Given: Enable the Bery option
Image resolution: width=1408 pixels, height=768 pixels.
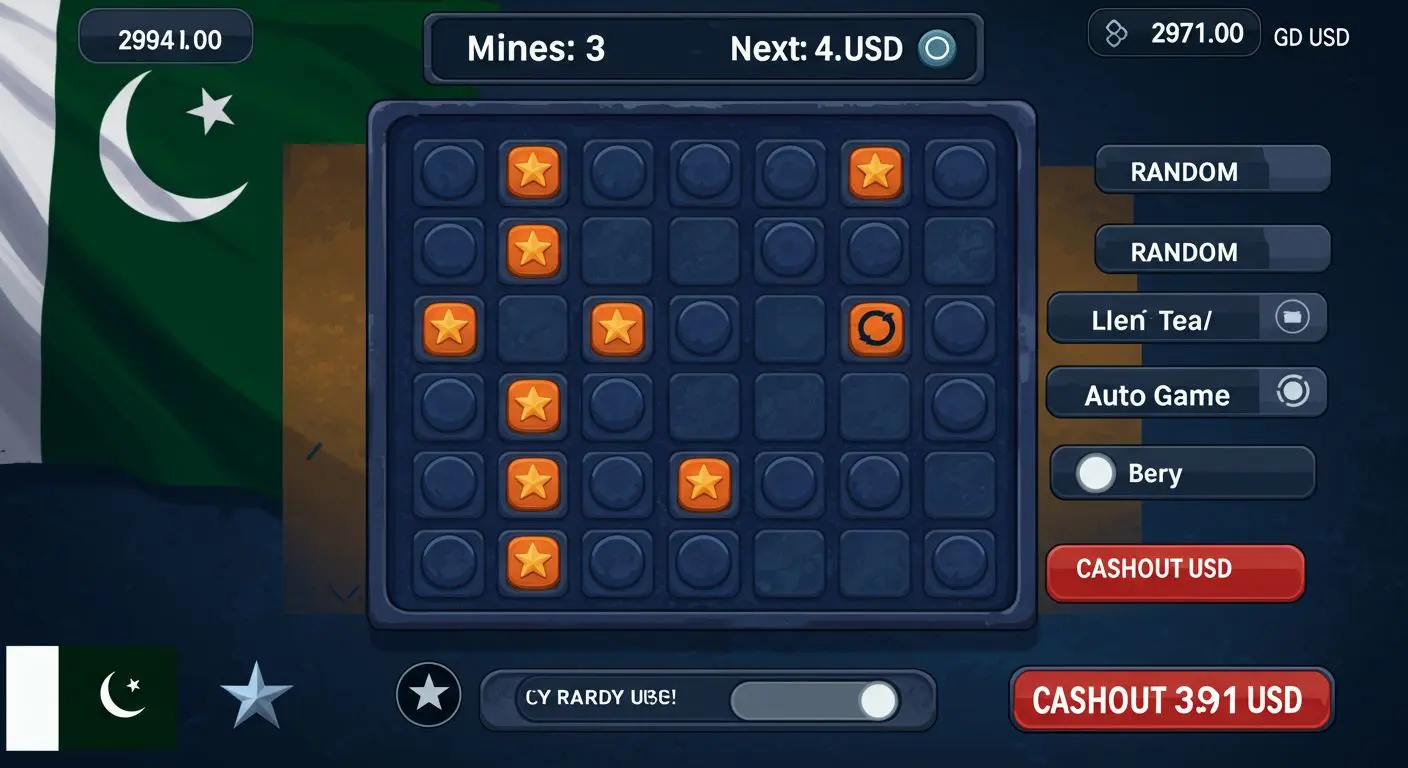Looking at the screenshot, I should click(x=1095, y=471).
